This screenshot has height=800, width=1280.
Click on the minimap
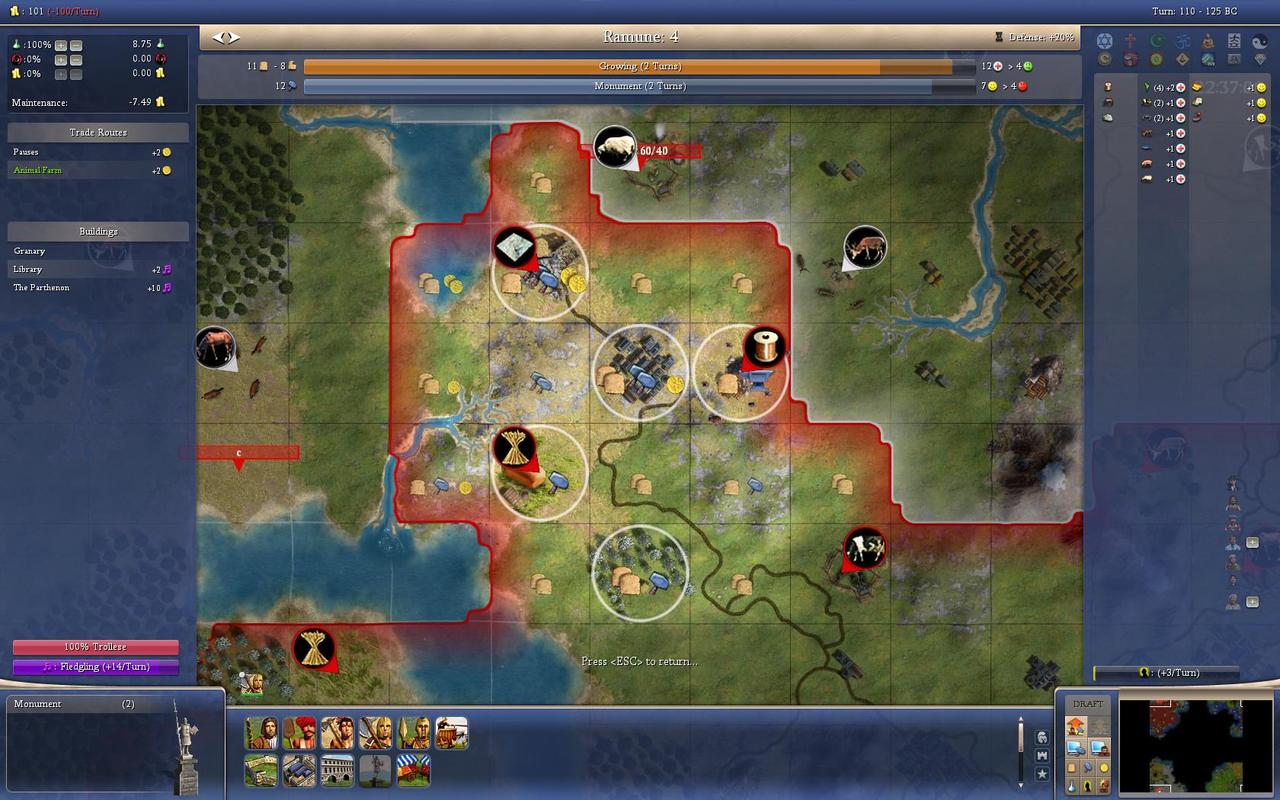1181,745
